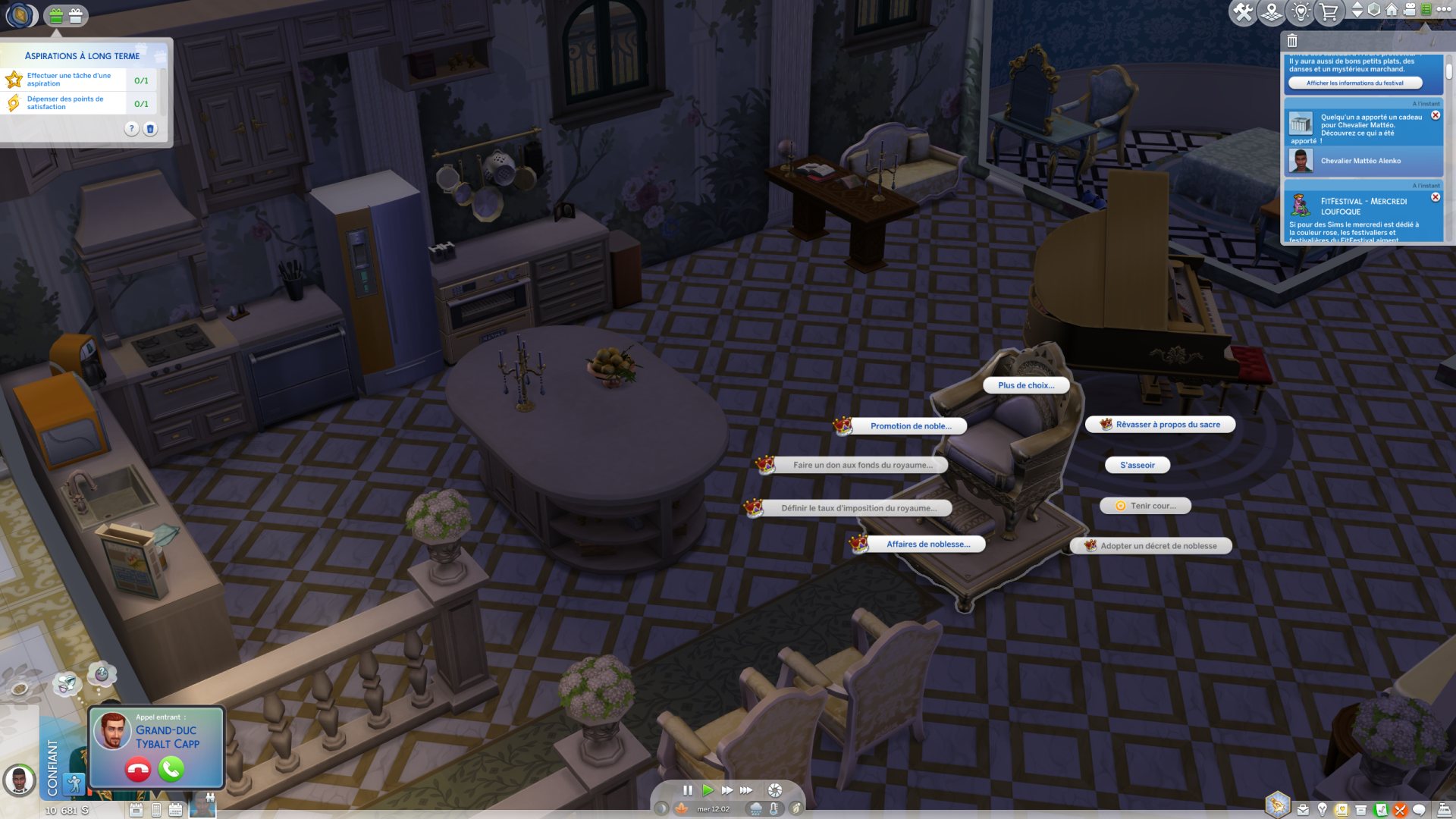Show "Plus de choix..." interactions
This screenshot has width=1456, height=819.
pyautogui.click(x=1025, y=385)
